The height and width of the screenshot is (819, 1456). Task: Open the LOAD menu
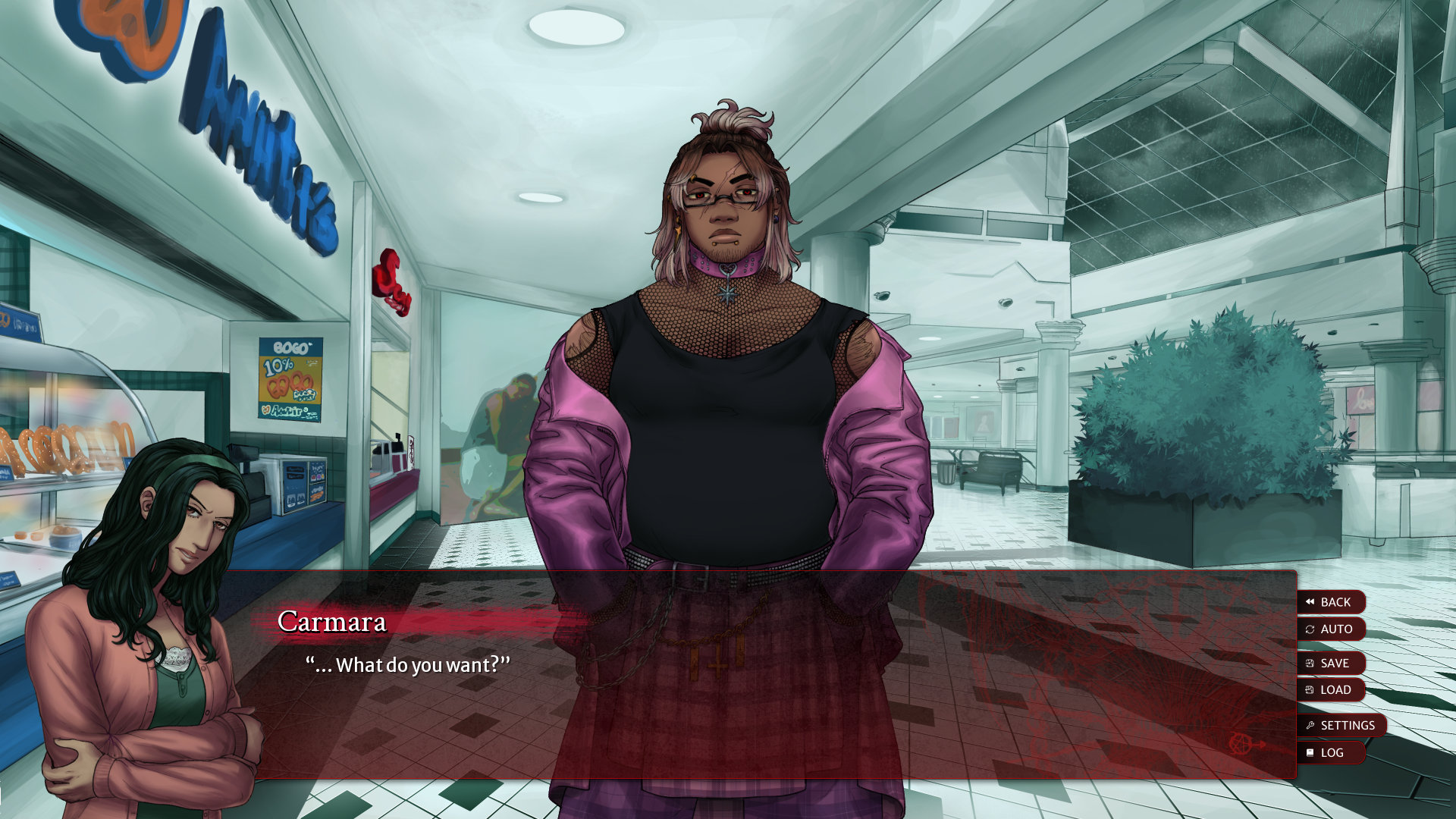(x=1331, y=690)
